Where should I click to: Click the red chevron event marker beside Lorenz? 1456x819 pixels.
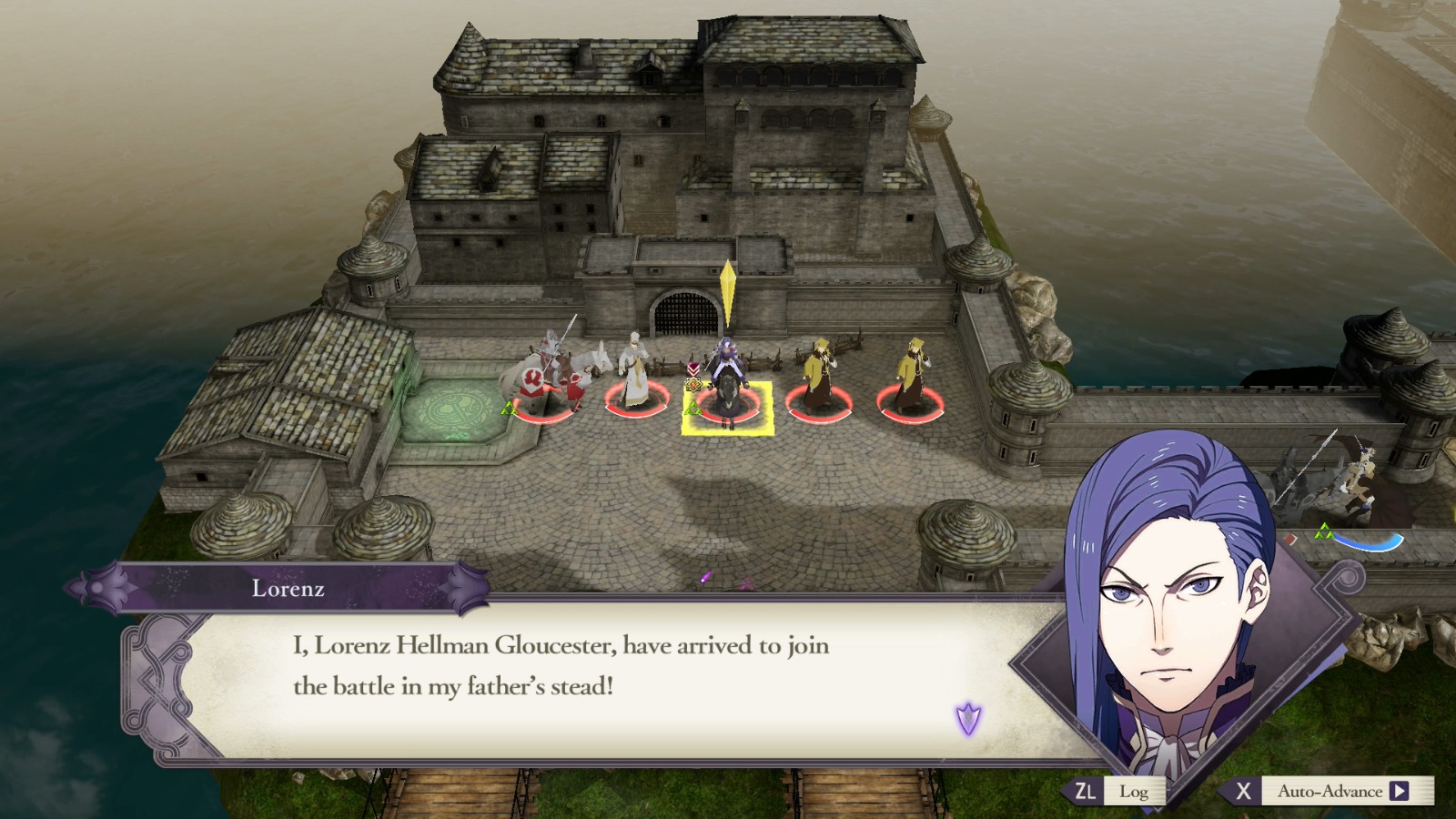click(x=693, y=369)
